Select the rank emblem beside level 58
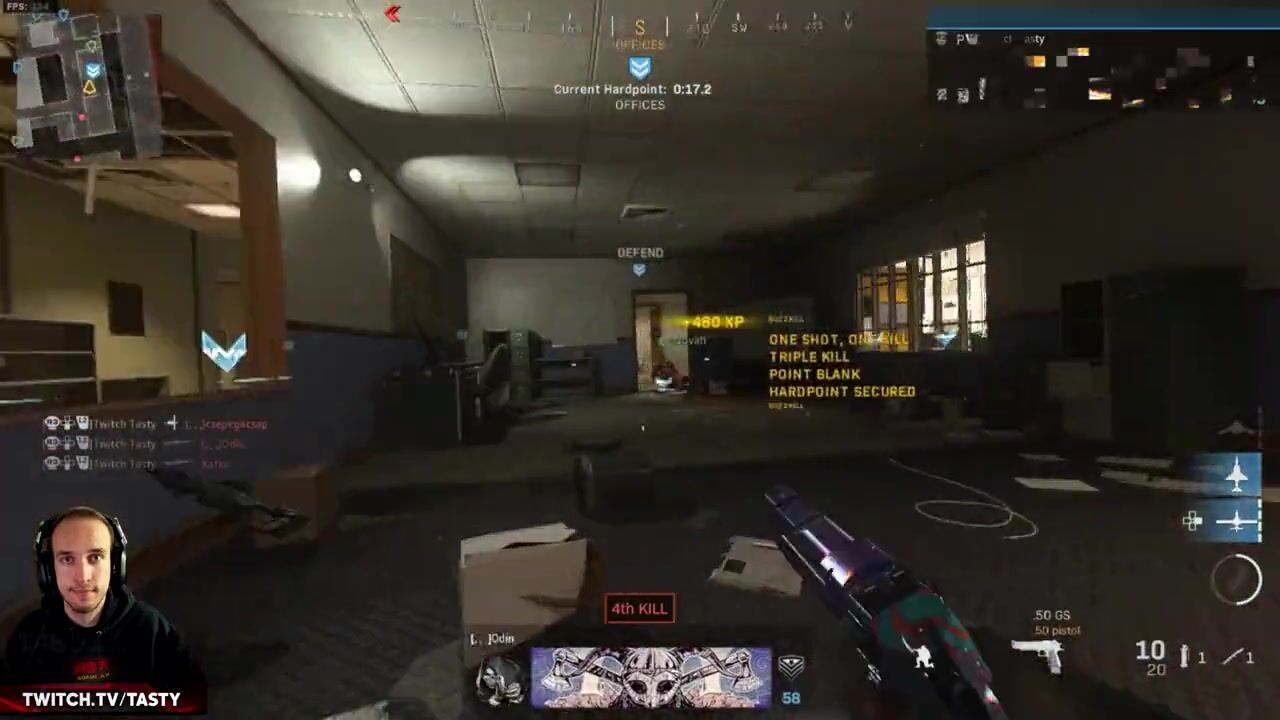This screenshot has width=1280, height=720. coord(791,667)
